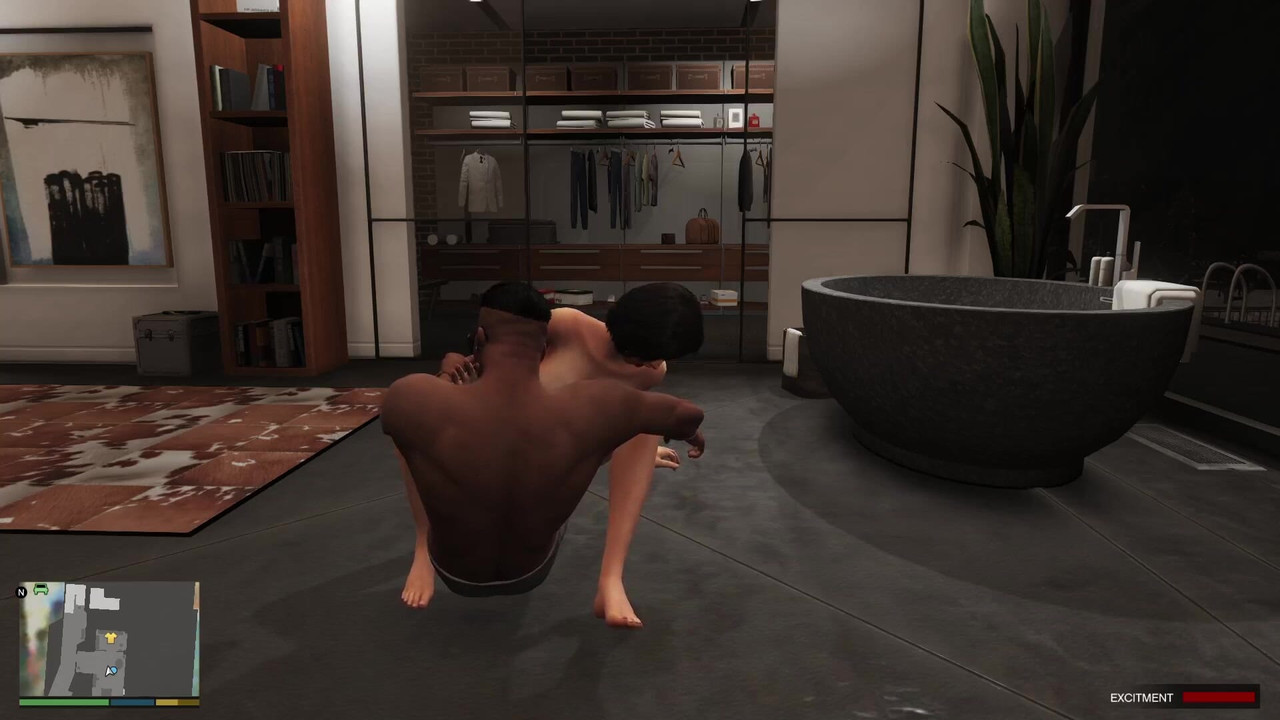
Task: Click the duffel bag on the wardrobe shelf
Action: [x=700, y=228]
